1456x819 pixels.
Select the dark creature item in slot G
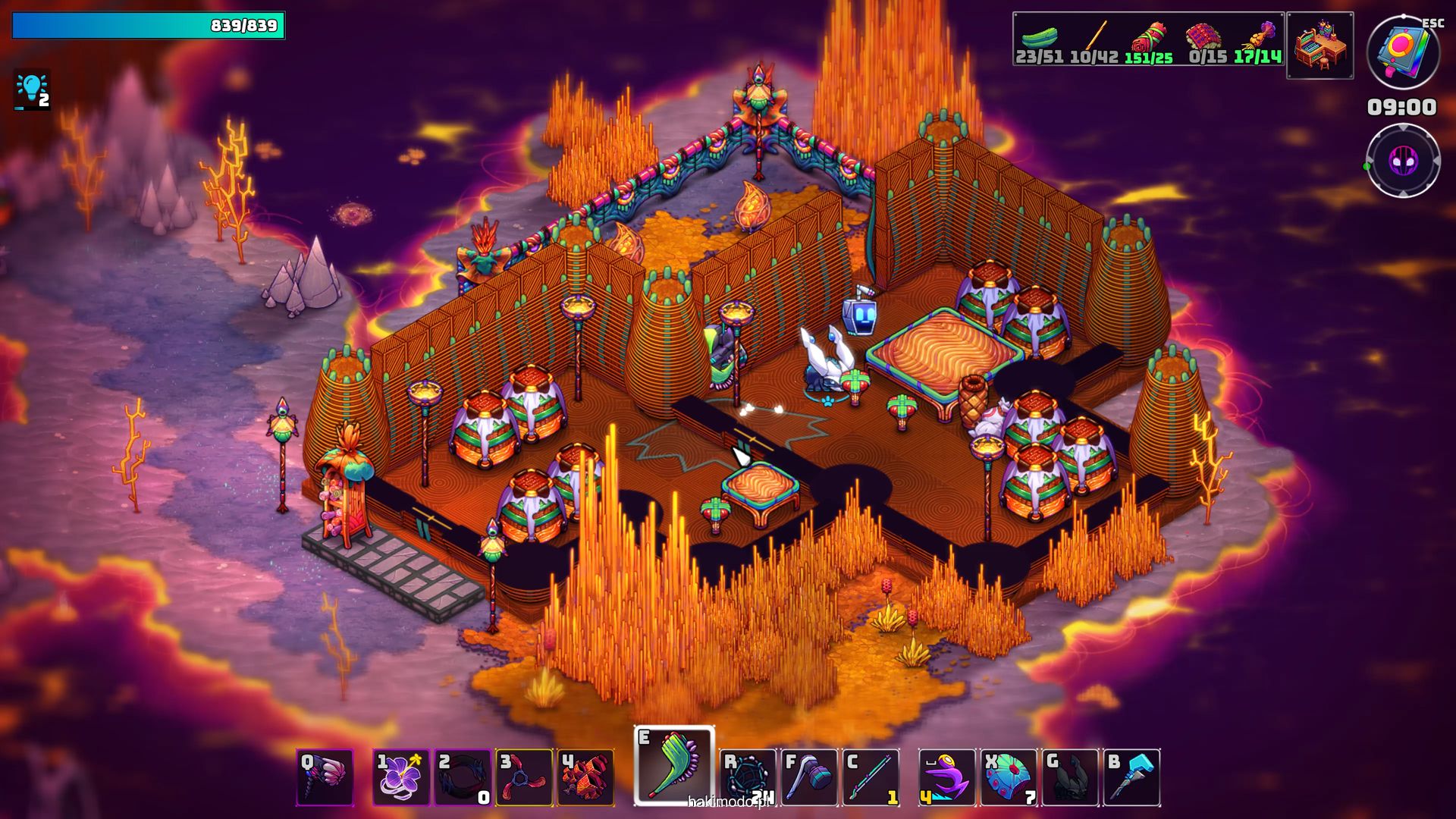coord(1070,777)
